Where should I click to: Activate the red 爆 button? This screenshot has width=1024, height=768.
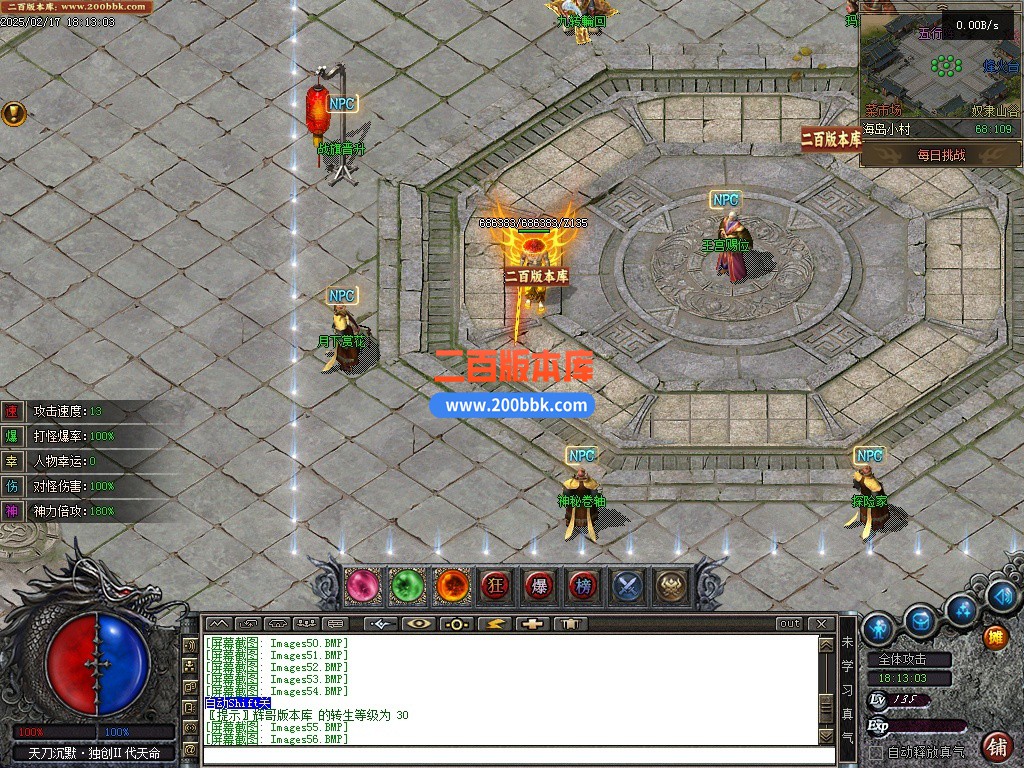point(540,586)
